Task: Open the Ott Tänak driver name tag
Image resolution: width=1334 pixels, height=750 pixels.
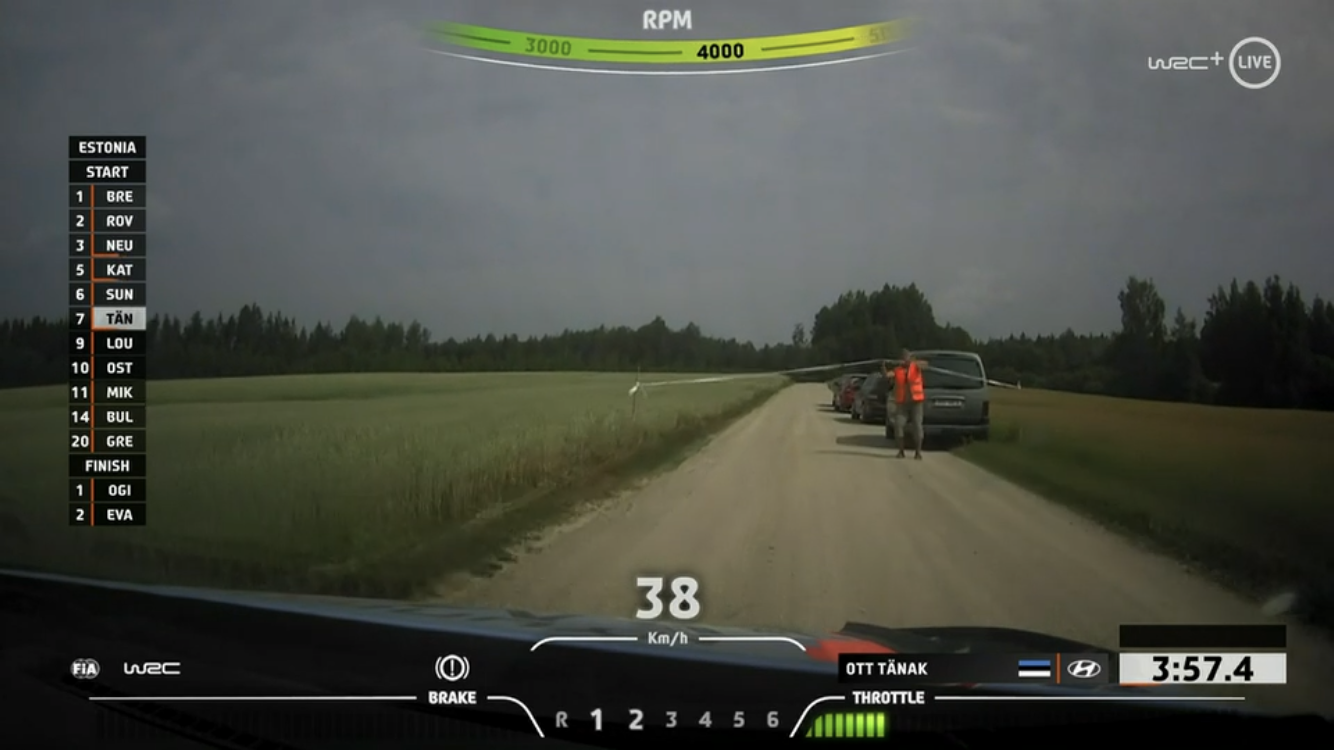Action: [887, 669]
